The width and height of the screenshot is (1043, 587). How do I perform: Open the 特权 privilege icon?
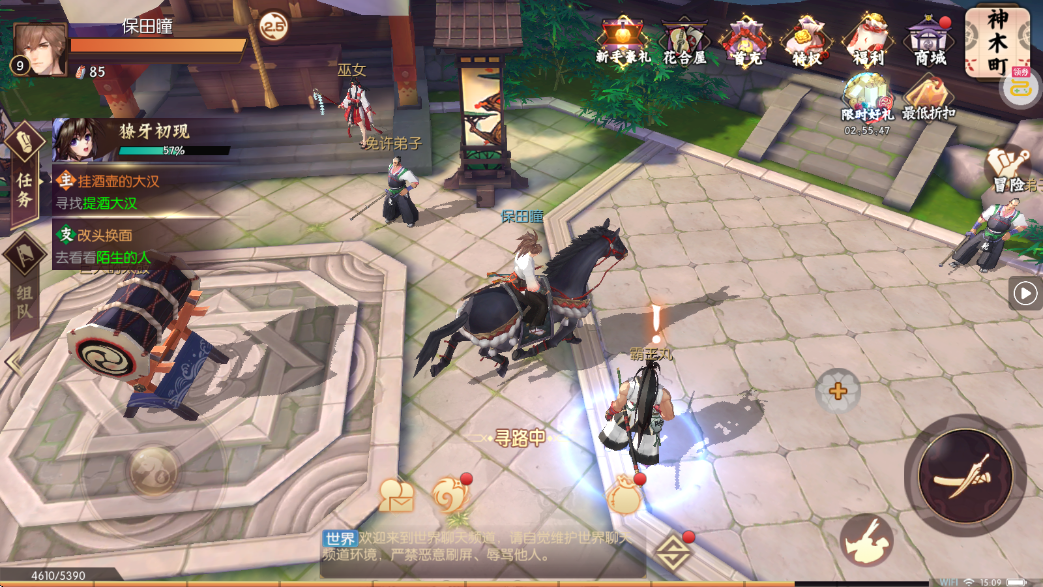click(x=805, y=39)
